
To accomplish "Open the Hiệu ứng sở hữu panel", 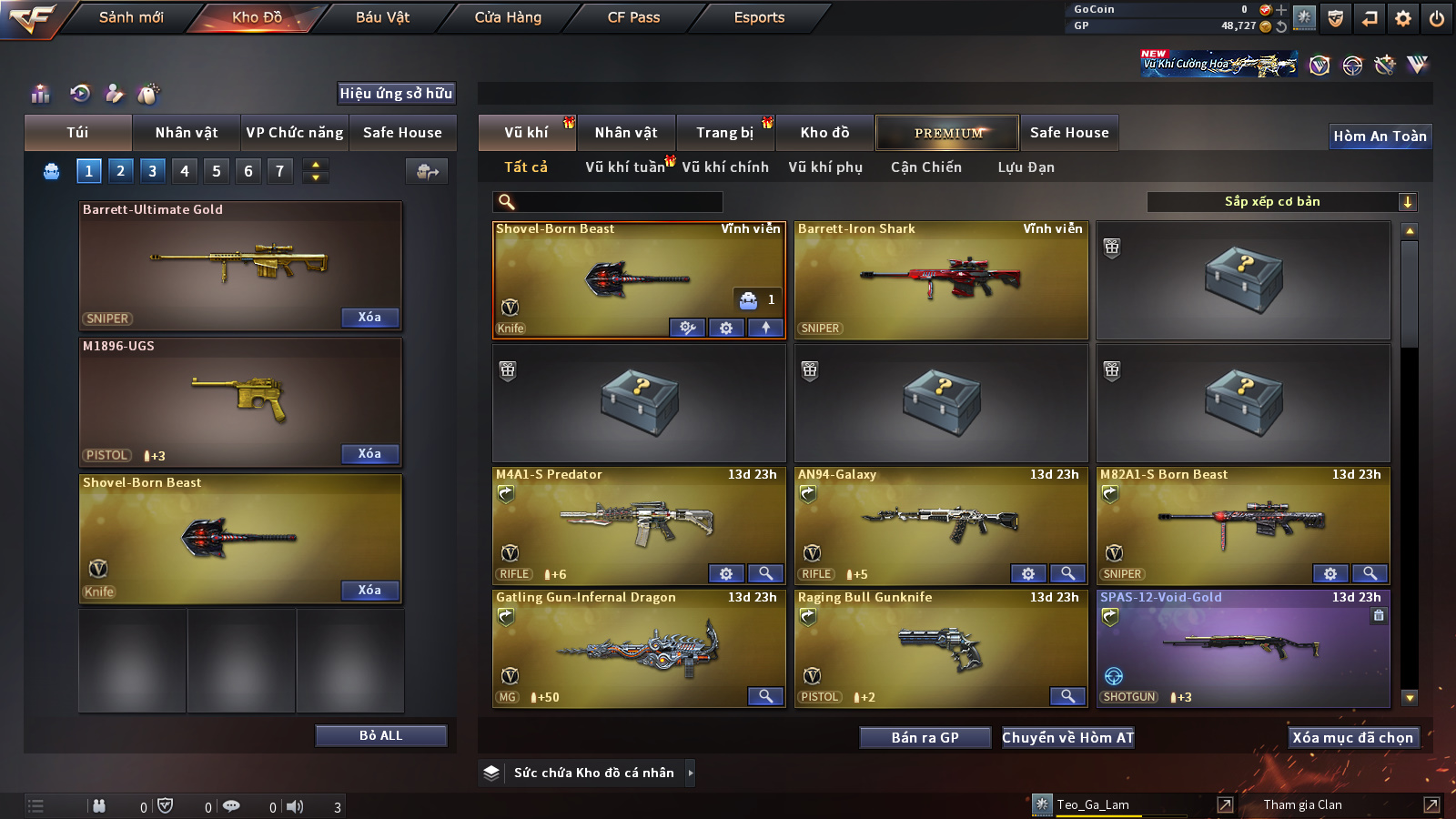I will [396, 94].
